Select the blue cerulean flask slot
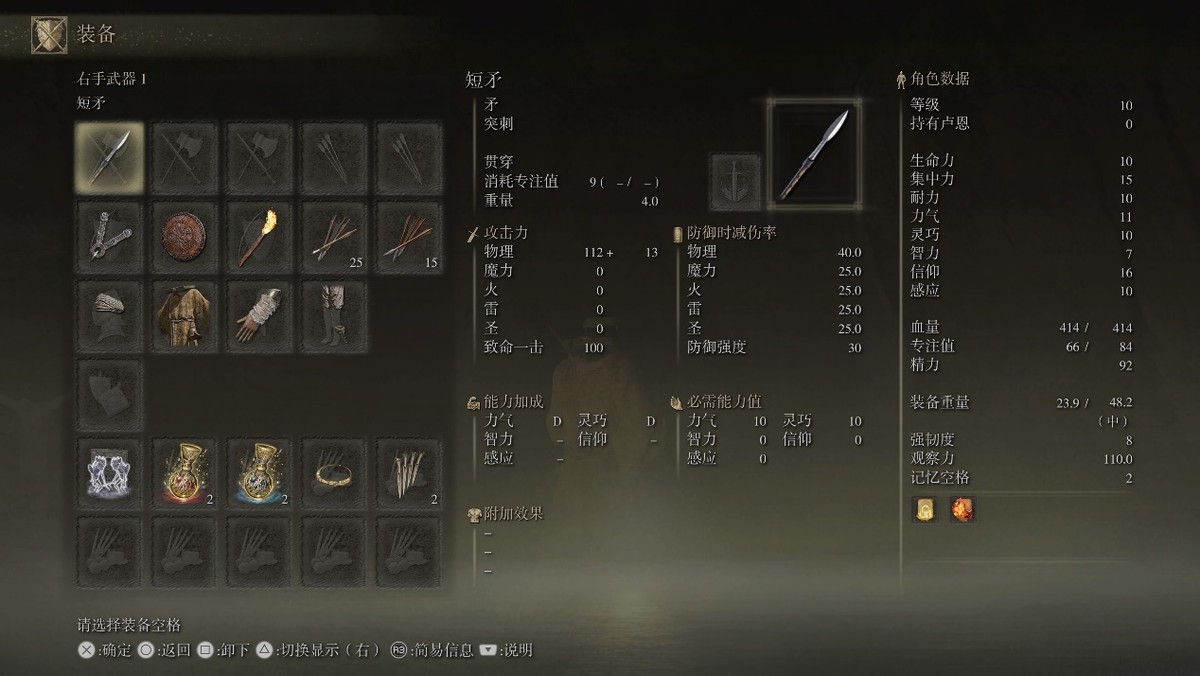The width and height of the screenshot is (1200, 676). [260, 472]
